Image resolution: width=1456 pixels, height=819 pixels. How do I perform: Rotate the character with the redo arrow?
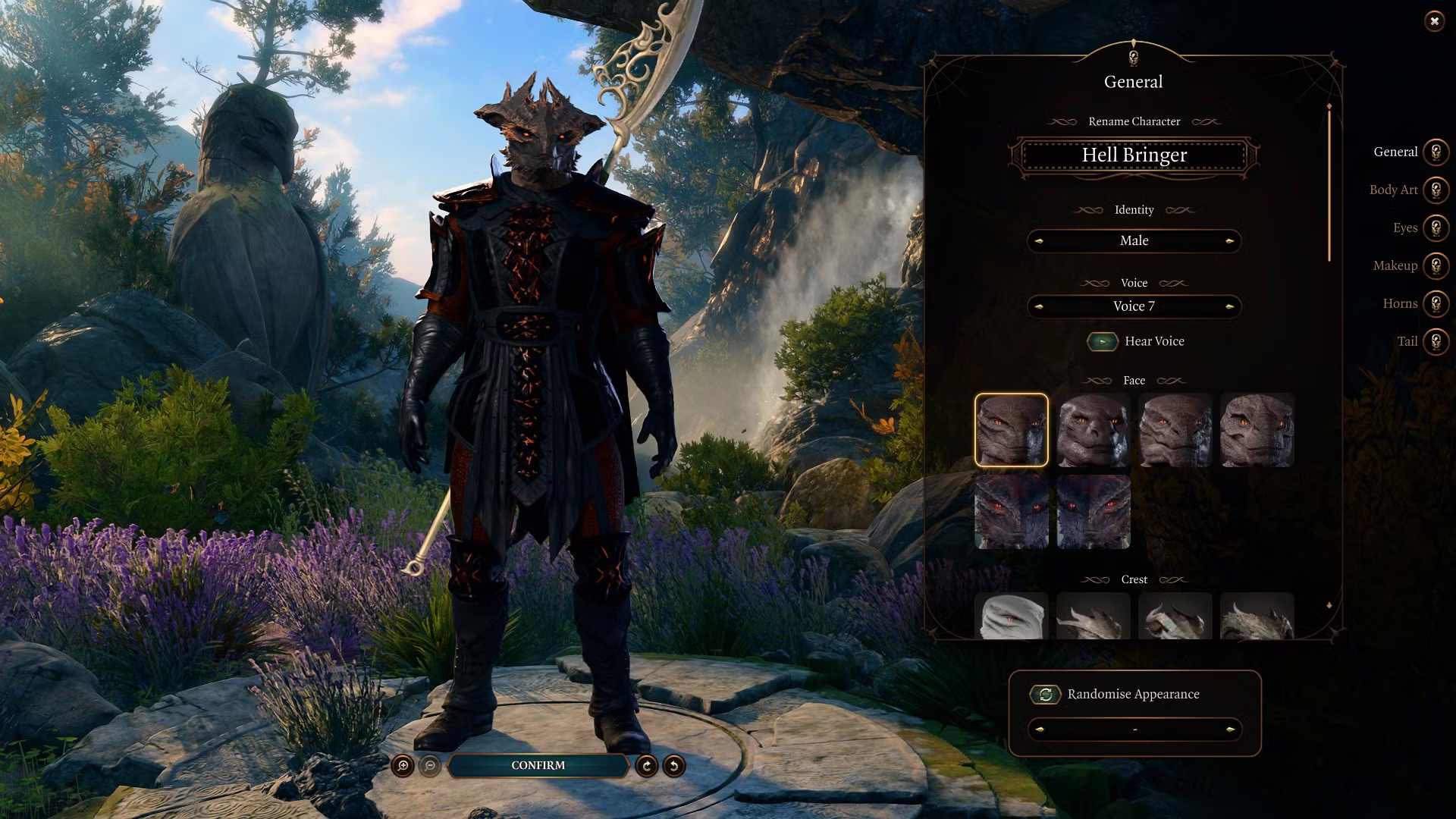click(646, 766)
